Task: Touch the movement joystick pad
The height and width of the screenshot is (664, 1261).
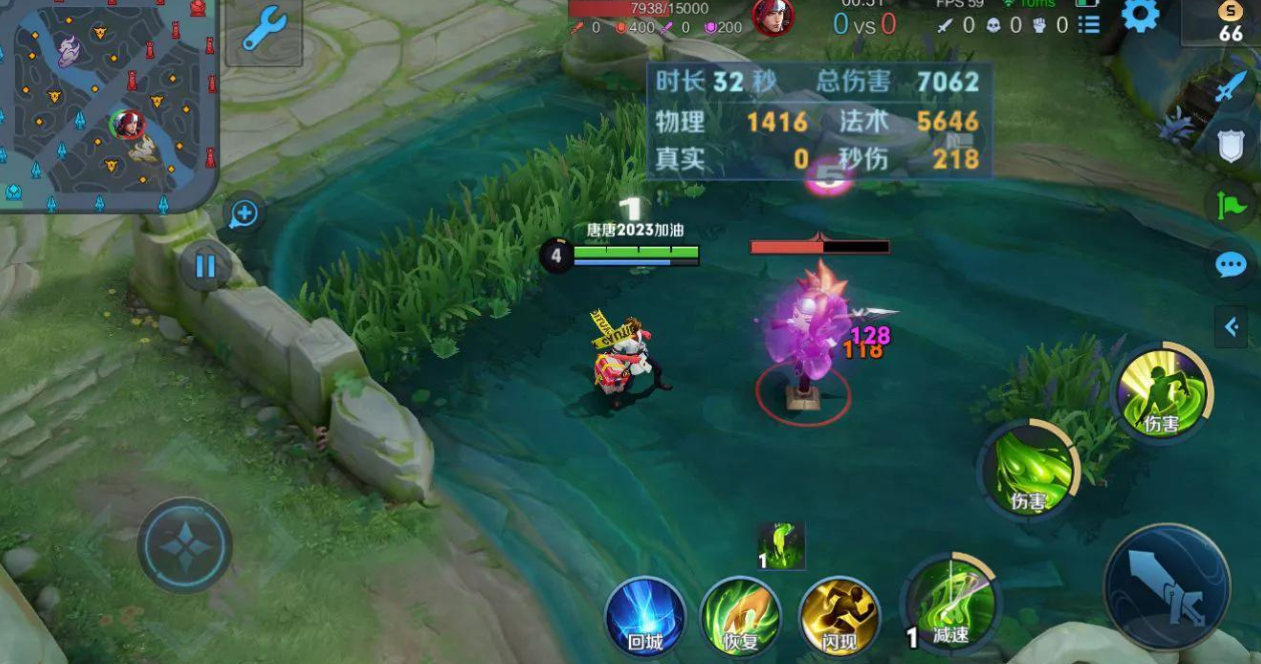Action: tap(185, 545)
